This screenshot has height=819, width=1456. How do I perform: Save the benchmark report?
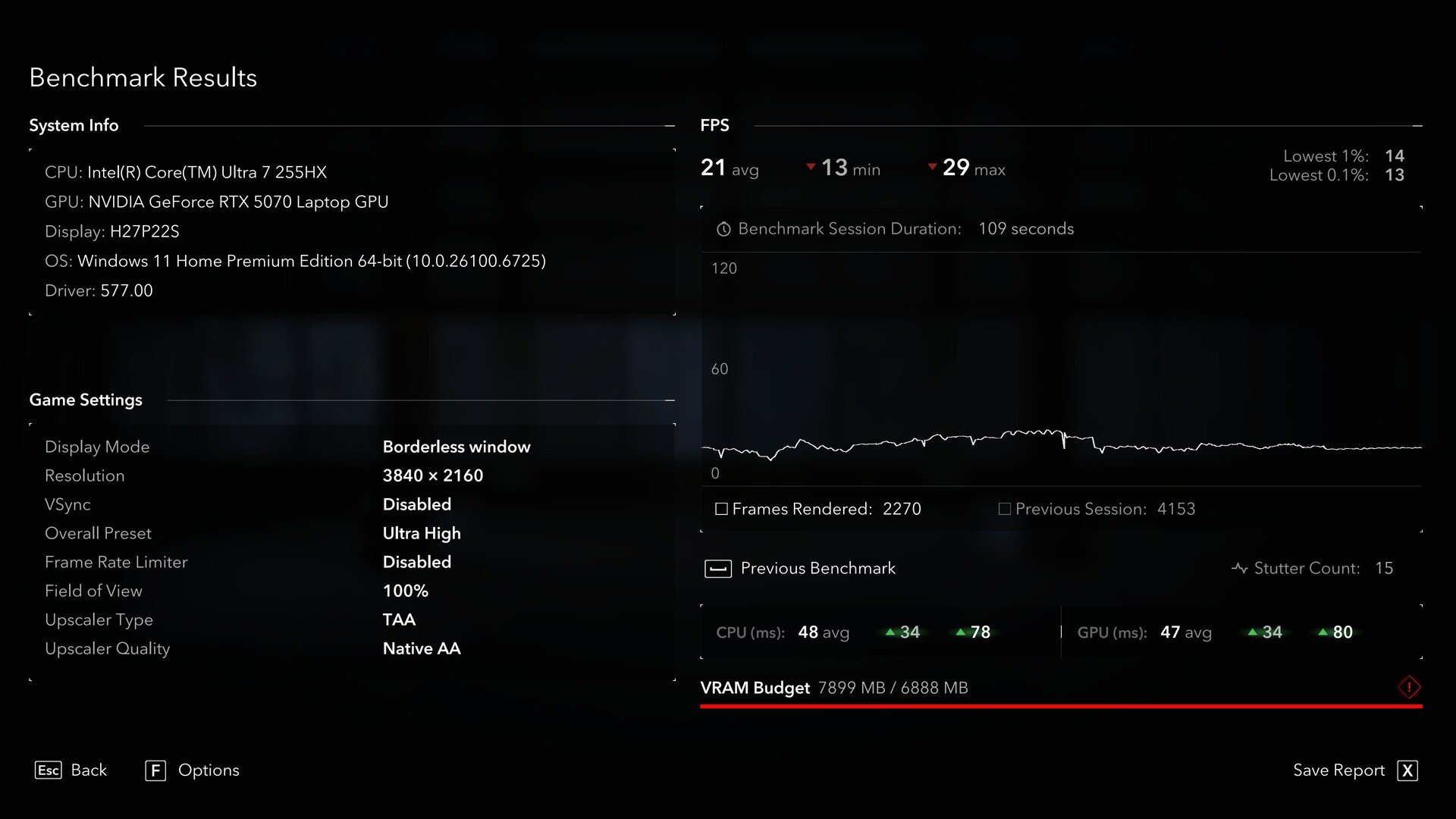coord(1354,770)
